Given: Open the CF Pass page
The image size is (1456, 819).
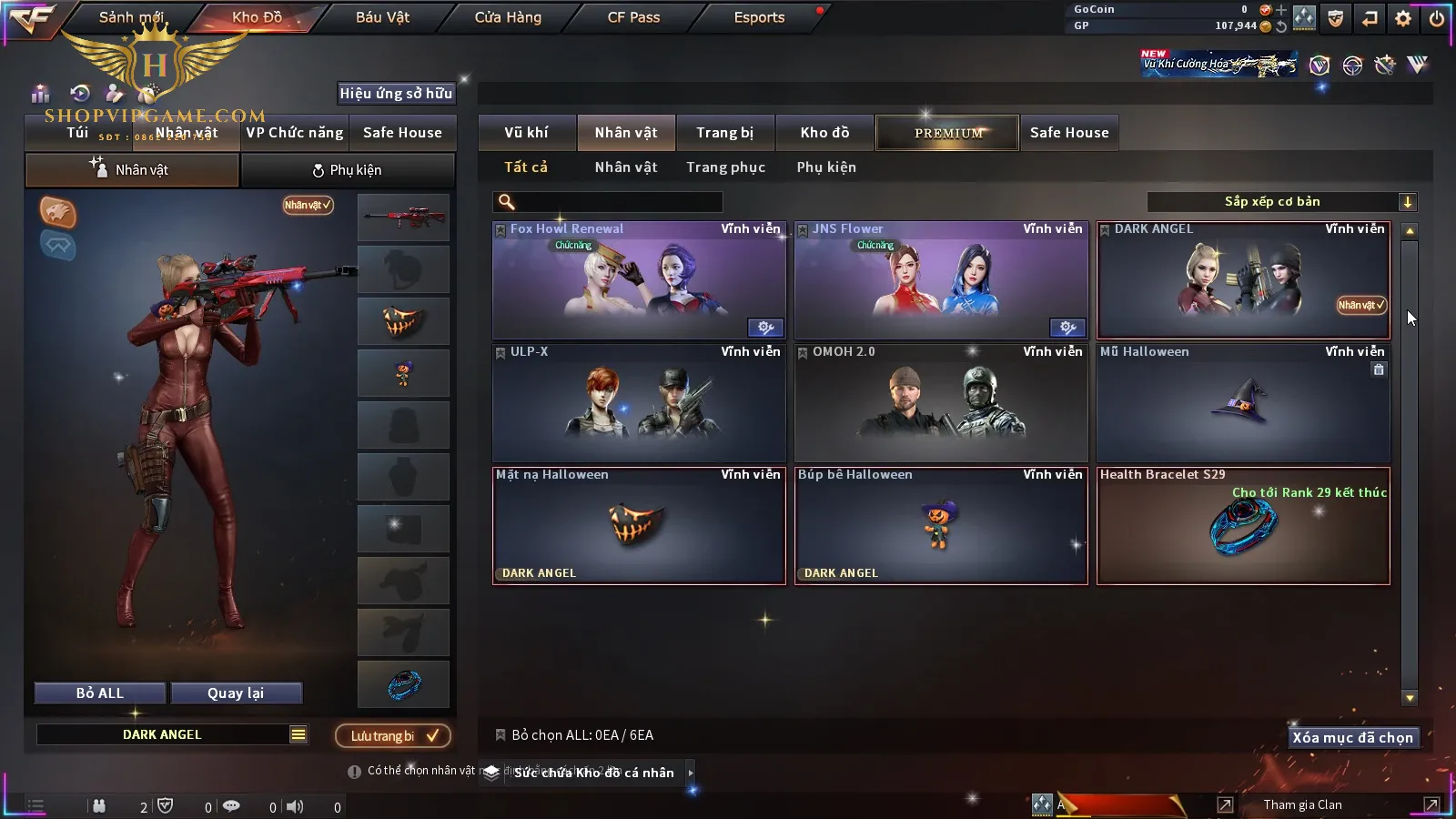Looking at the screenshot, I should point(633,17).
